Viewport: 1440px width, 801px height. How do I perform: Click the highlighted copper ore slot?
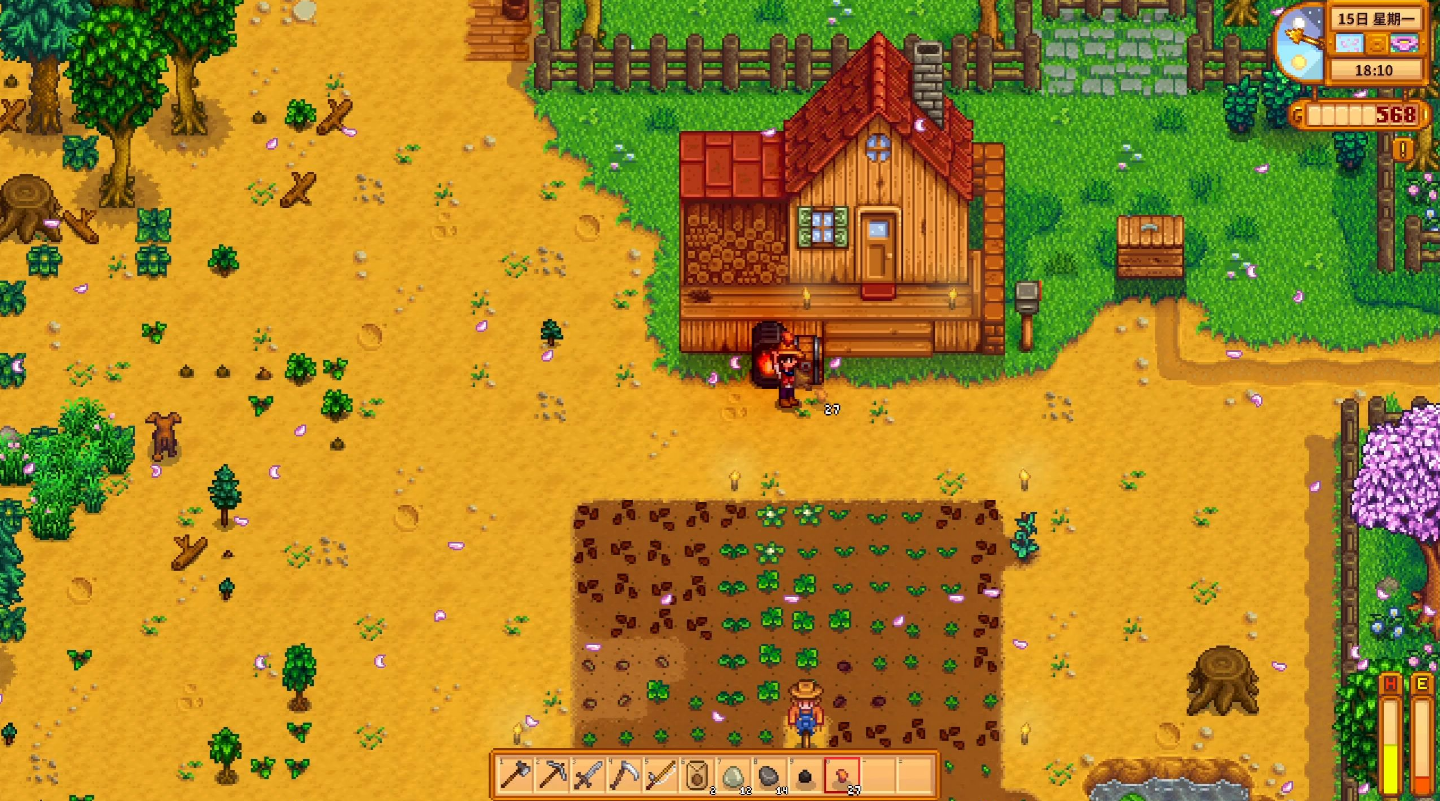pyautogui.click(x=841, y=775)
